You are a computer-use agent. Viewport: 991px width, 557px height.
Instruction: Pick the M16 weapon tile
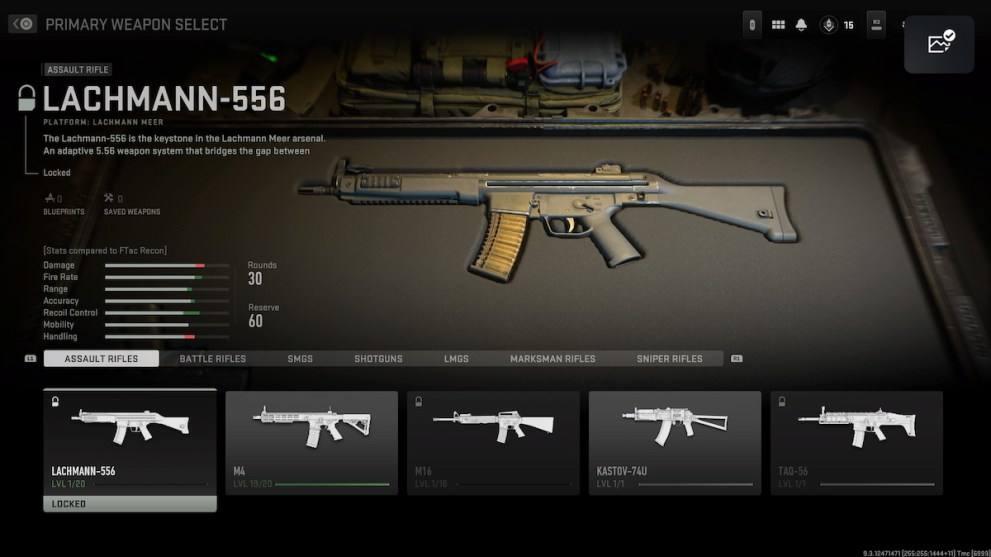[493, 443]
